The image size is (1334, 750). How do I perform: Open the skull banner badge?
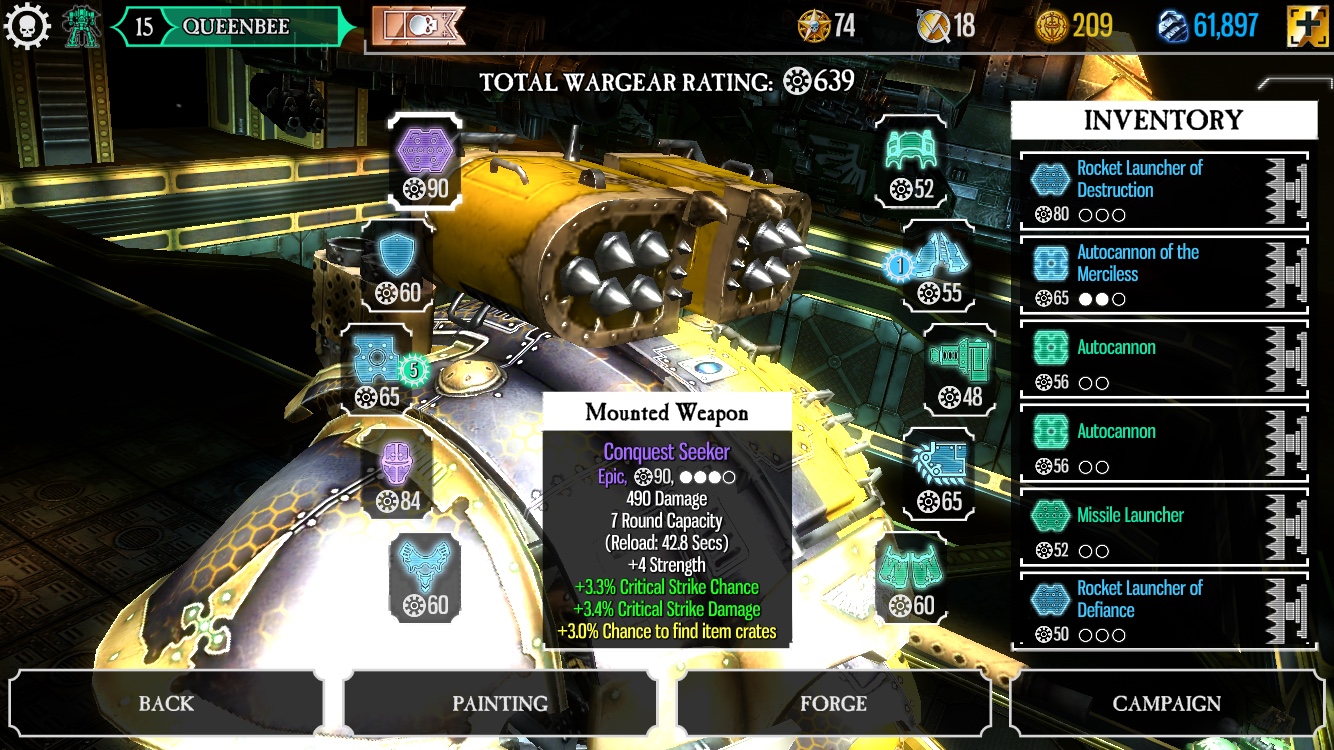(x=417, y=26)
